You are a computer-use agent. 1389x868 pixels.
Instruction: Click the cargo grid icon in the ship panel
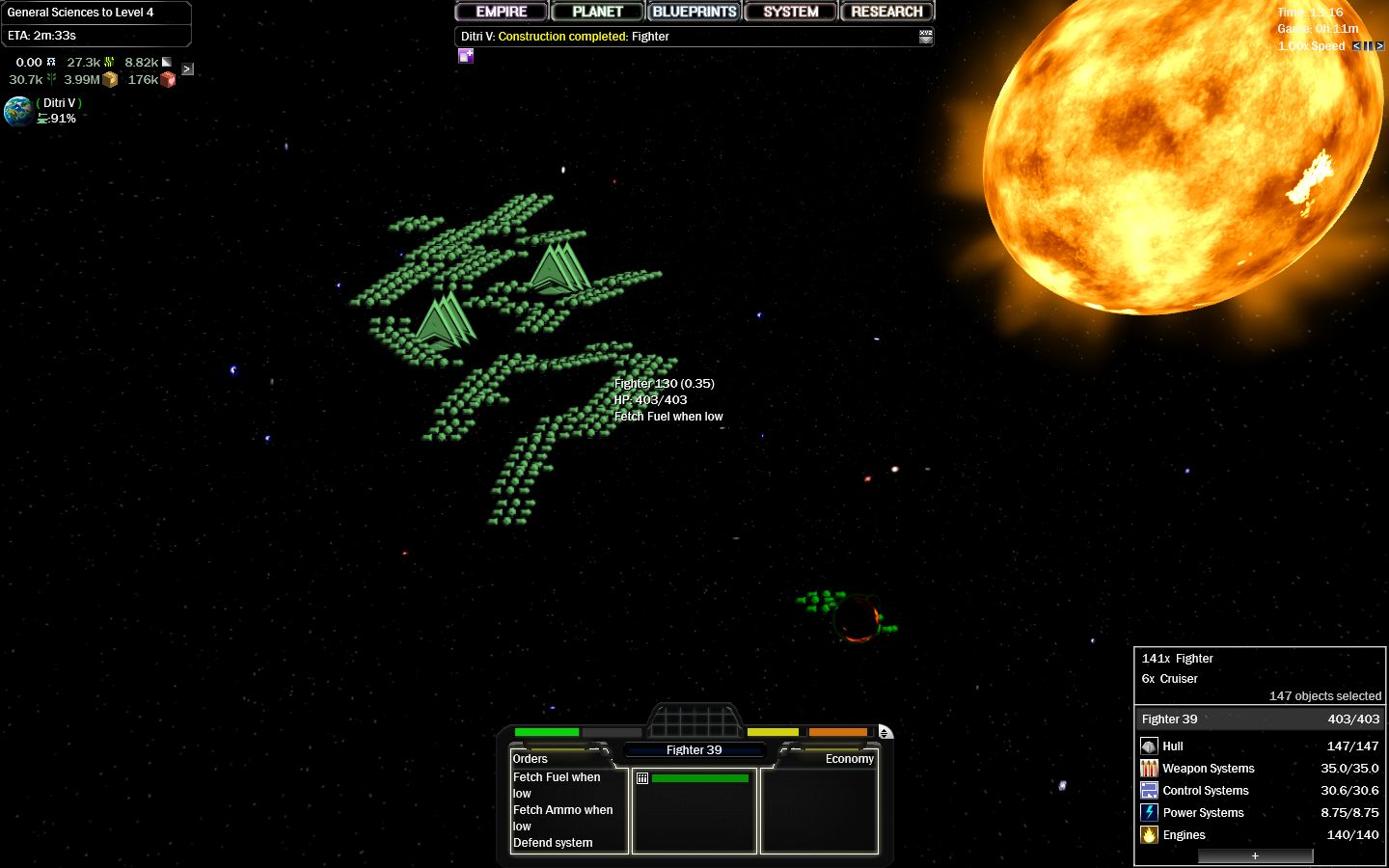click(x=642, y=777)
